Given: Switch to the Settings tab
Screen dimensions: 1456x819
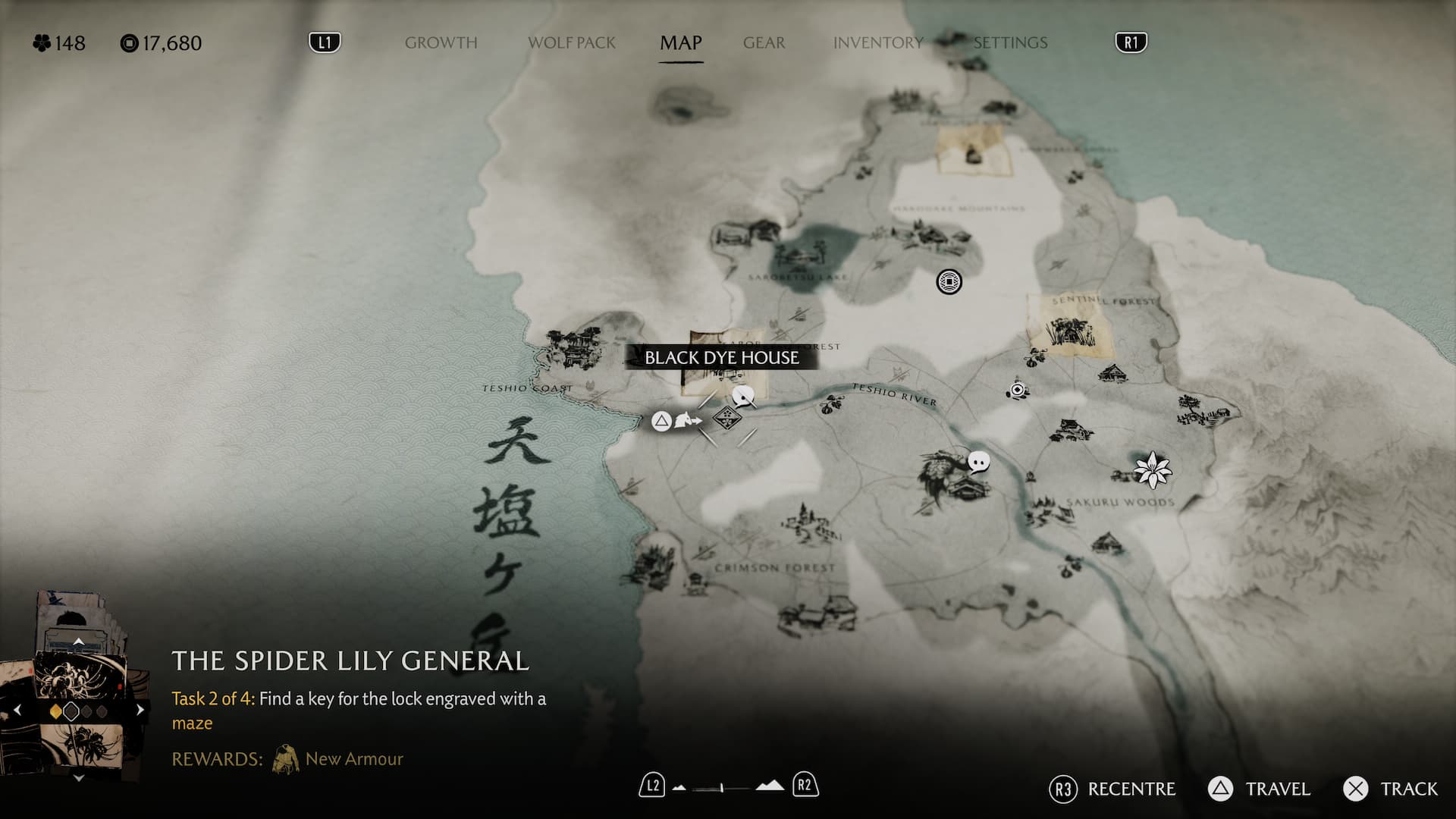Looking at the screenshot, I should pos(1010,43).
